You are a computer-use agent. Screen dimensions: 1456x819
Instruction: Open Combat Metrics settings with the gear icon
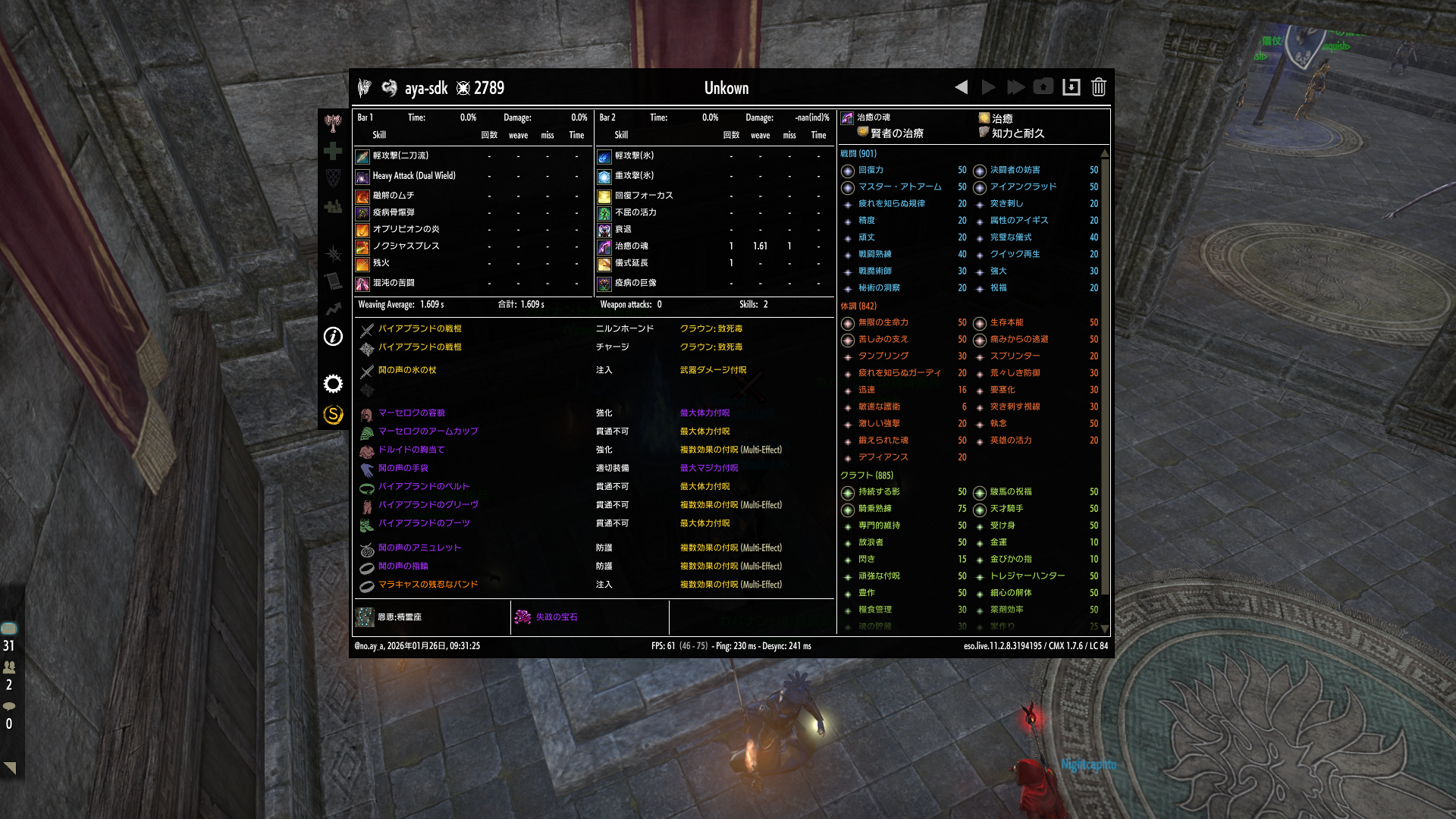point(333,384)
